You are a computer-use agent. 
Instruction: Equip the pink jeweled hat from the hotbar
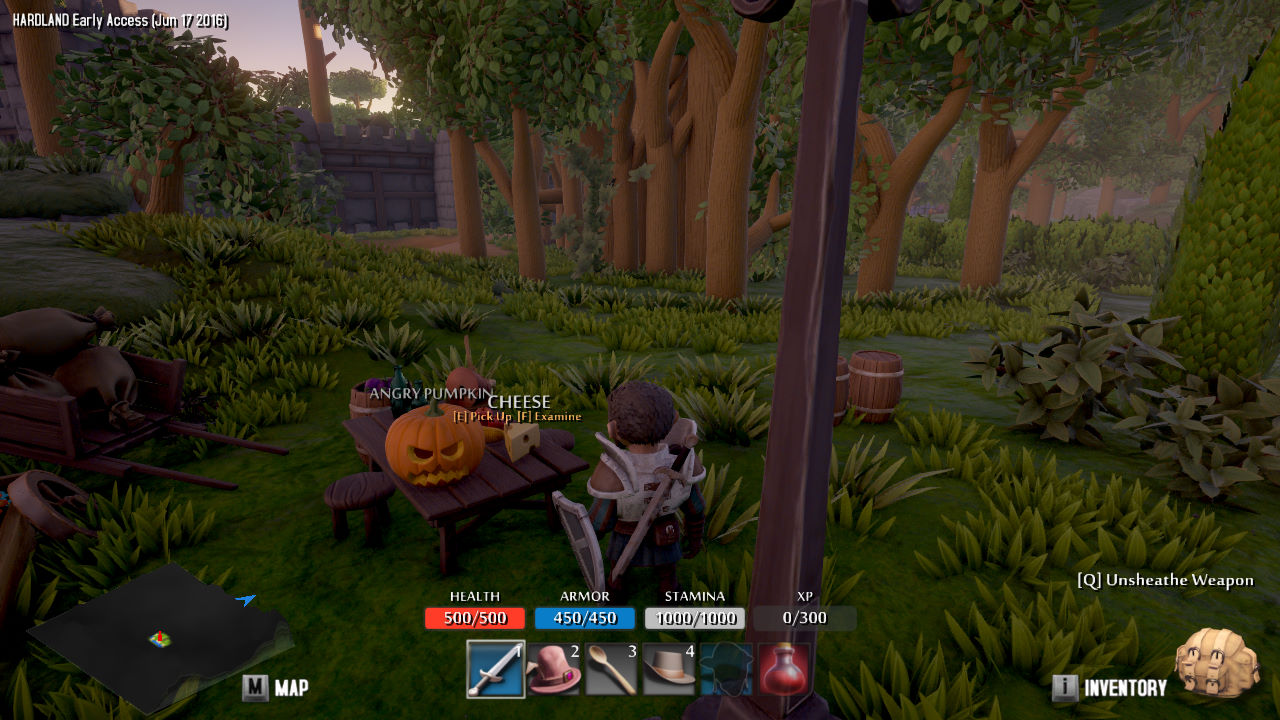(x=554, y=669)
